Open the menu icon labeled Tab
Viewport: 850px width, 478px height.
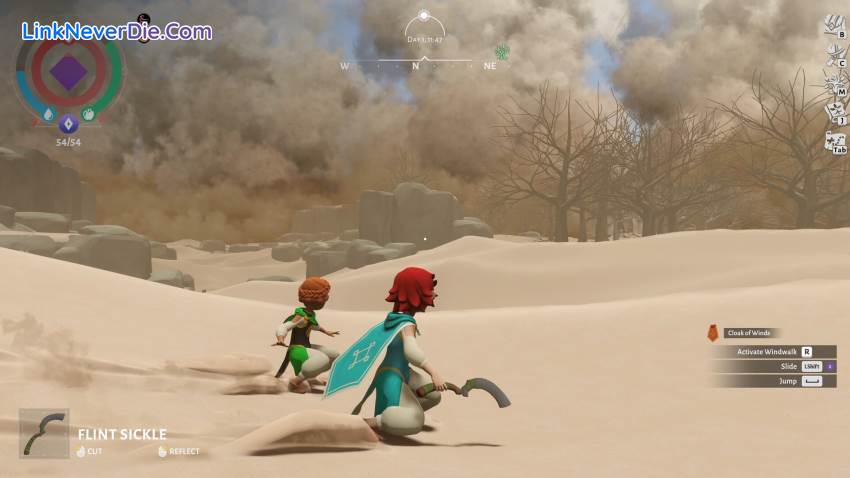point(834,142)
